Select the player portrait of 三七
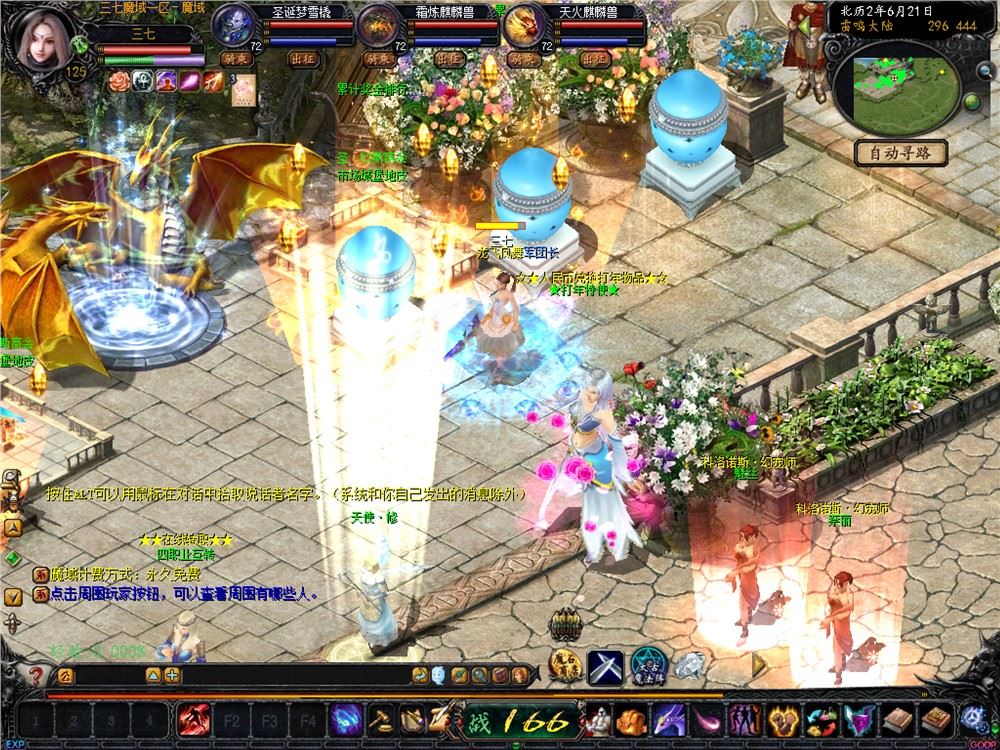The image size is (1000, 750). [46, 38]
